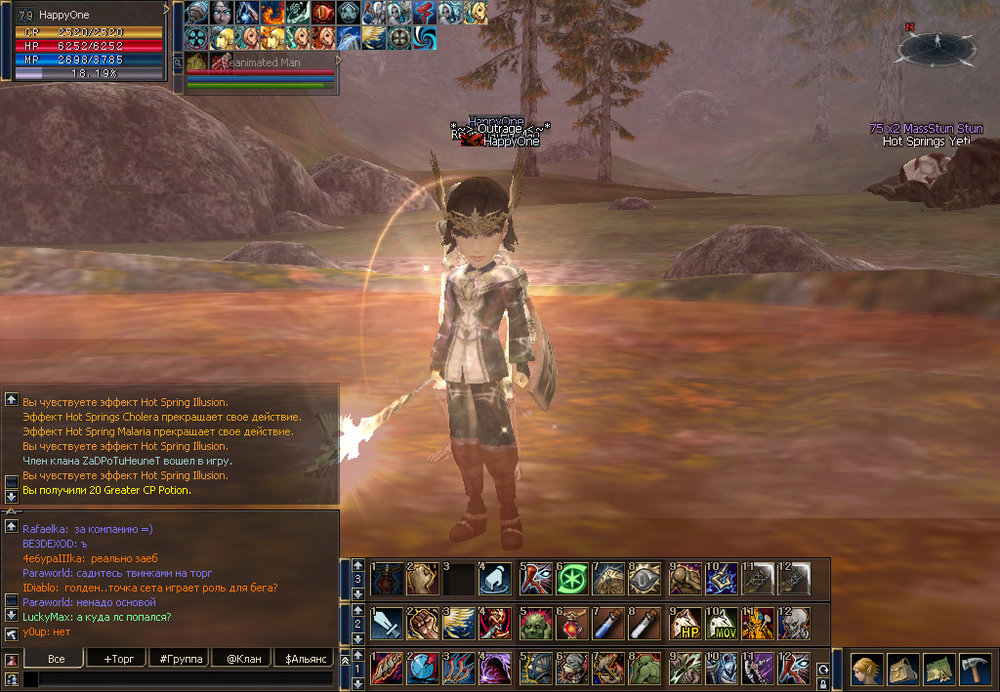Click the hammer system menu icon
Viewport: 1000px width, 692px height.
point(975,668)
